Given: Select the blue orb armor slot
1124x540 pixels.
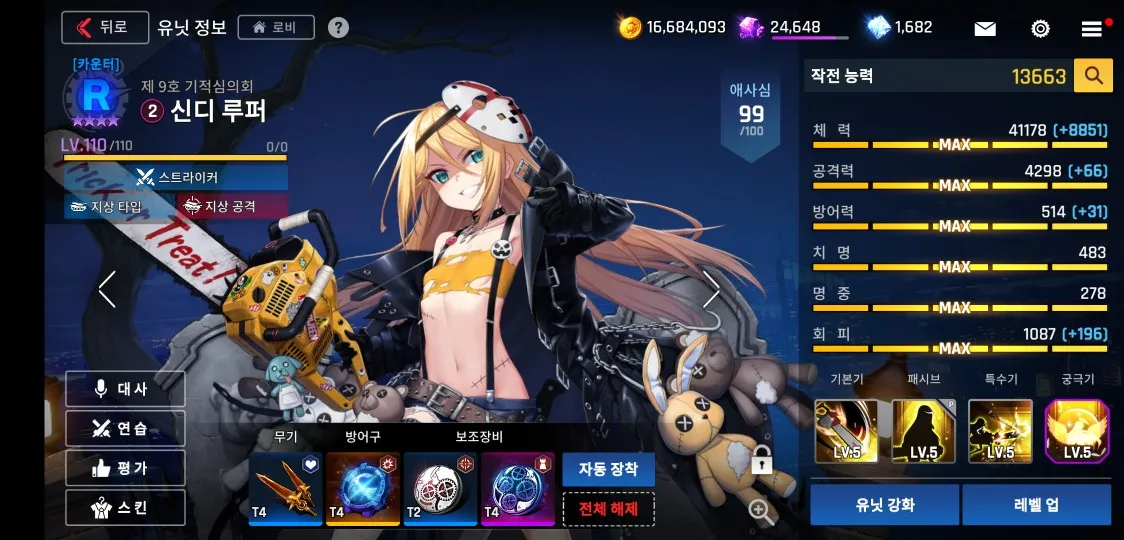Looking at the screenshot, I should point(362,489).
